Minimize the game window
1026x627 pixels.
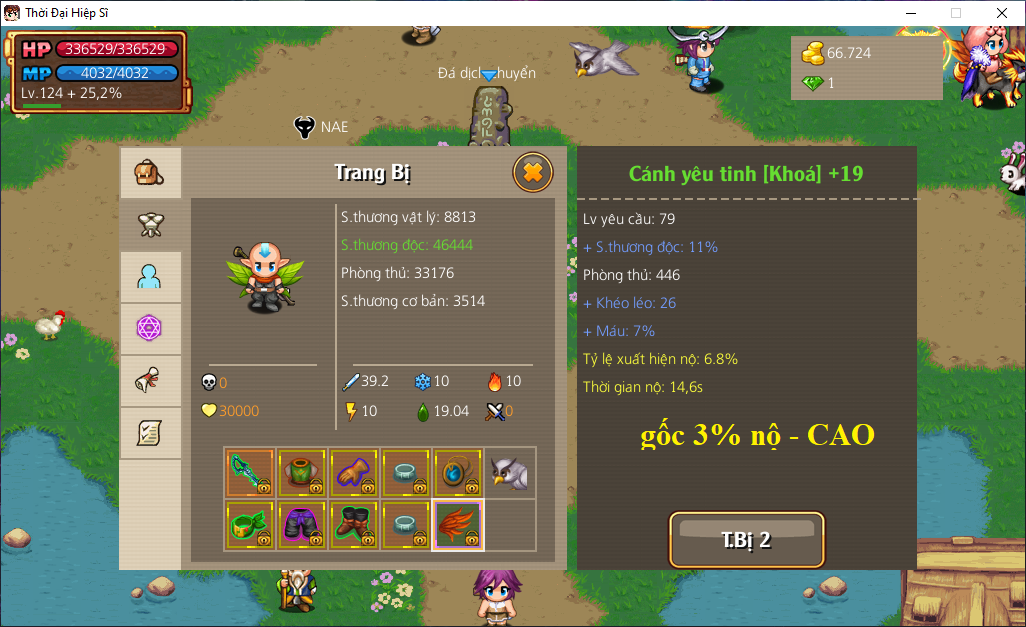pos(910,13)
